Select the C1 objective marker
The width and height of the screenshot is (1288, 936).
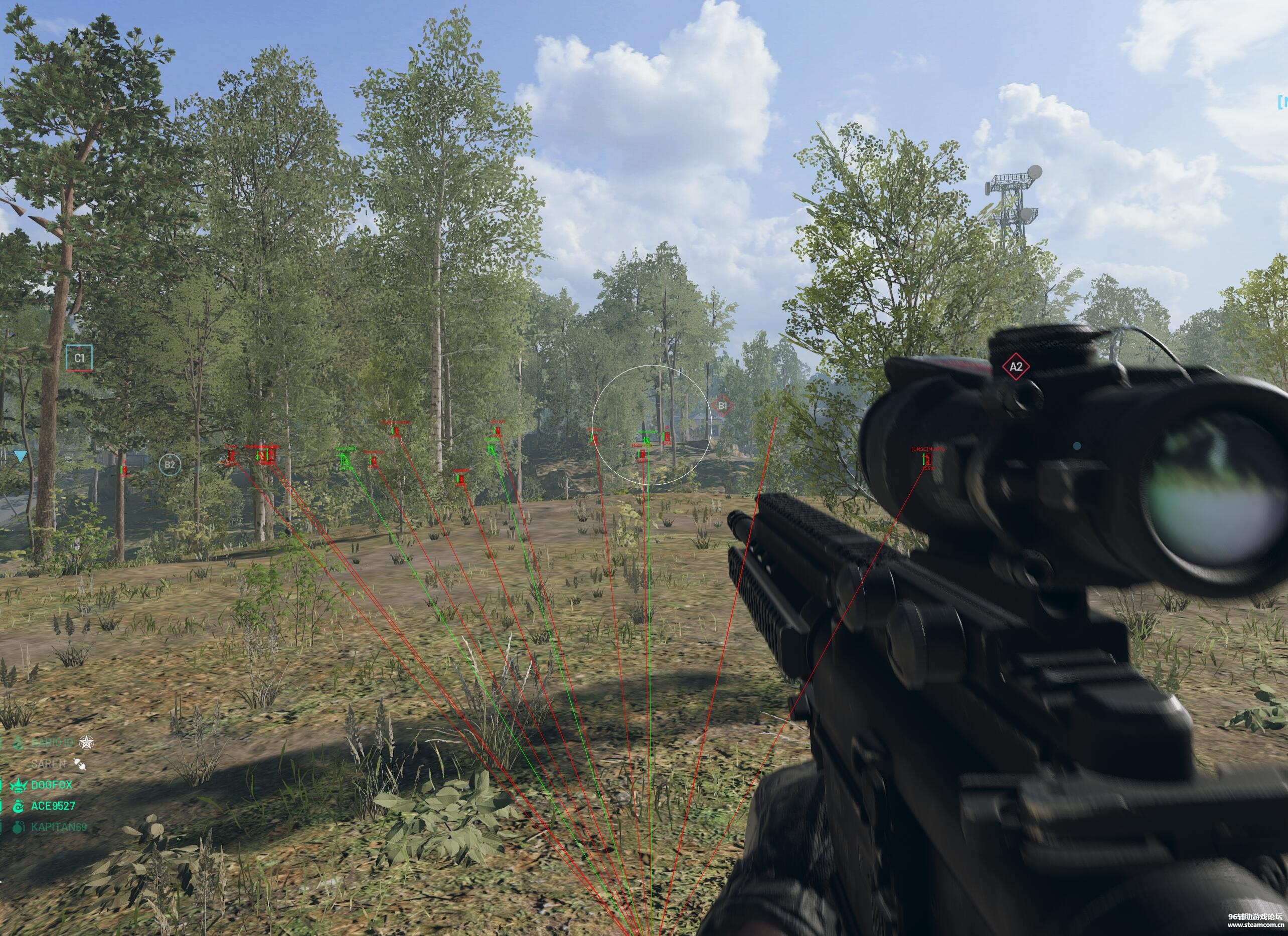79,358
